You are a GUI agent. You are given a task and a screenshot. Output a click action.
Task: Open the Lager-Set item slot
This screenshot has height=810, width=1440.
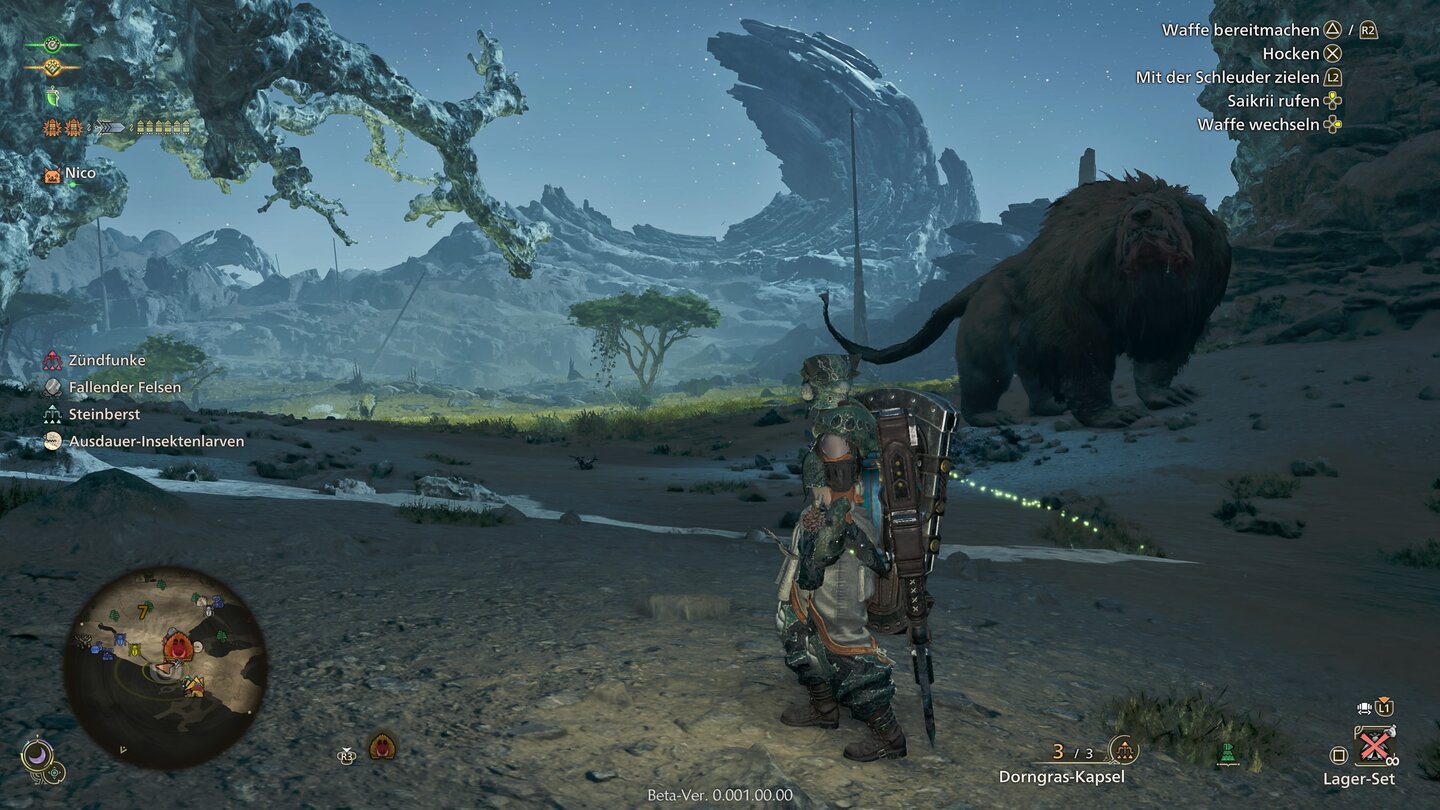tap(1374, 747)
